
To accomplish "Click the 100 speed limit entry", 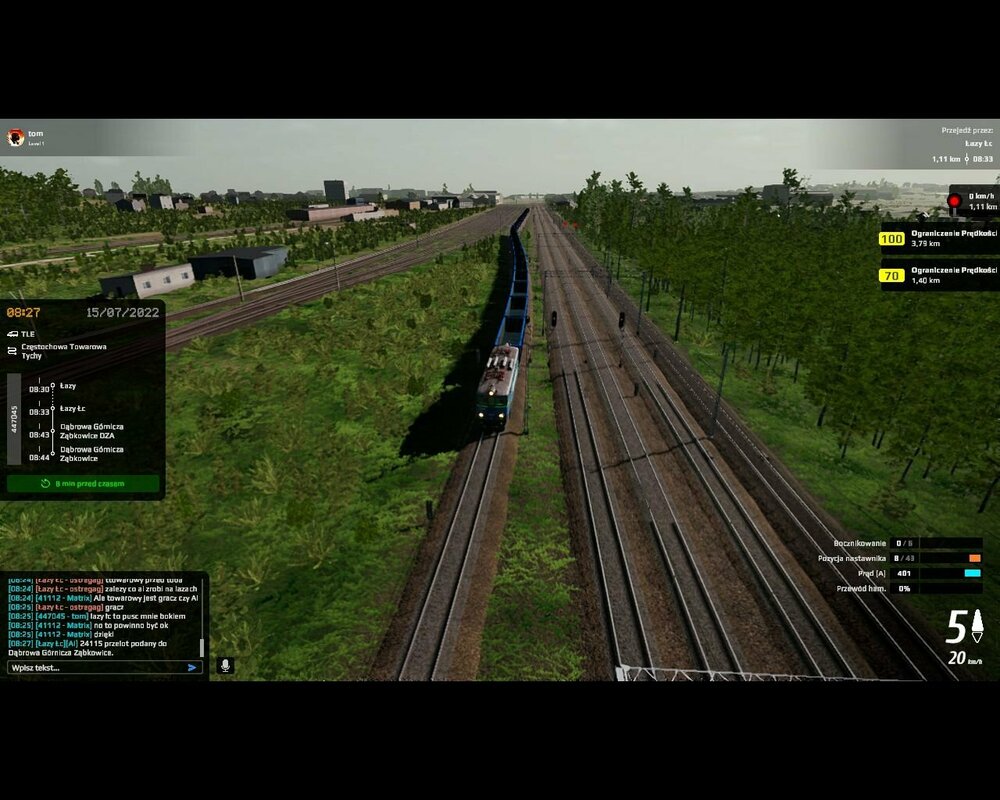I will click(936, 239).
